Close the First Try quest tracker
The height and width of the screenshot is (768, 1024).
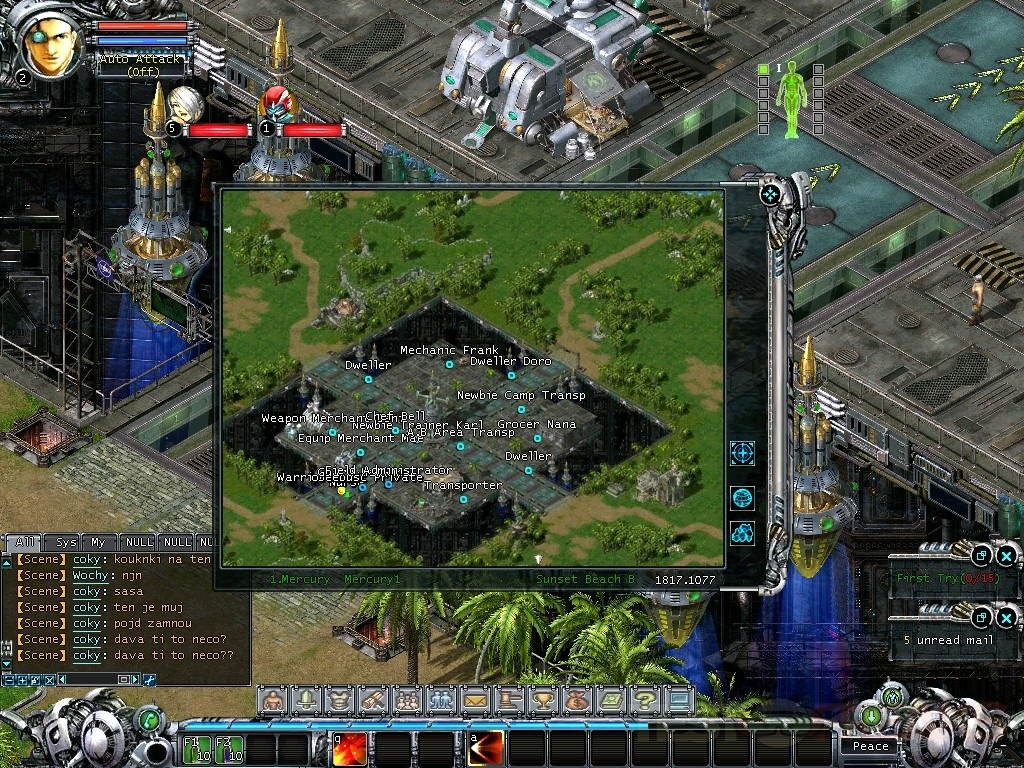[x=1006, y=556]
